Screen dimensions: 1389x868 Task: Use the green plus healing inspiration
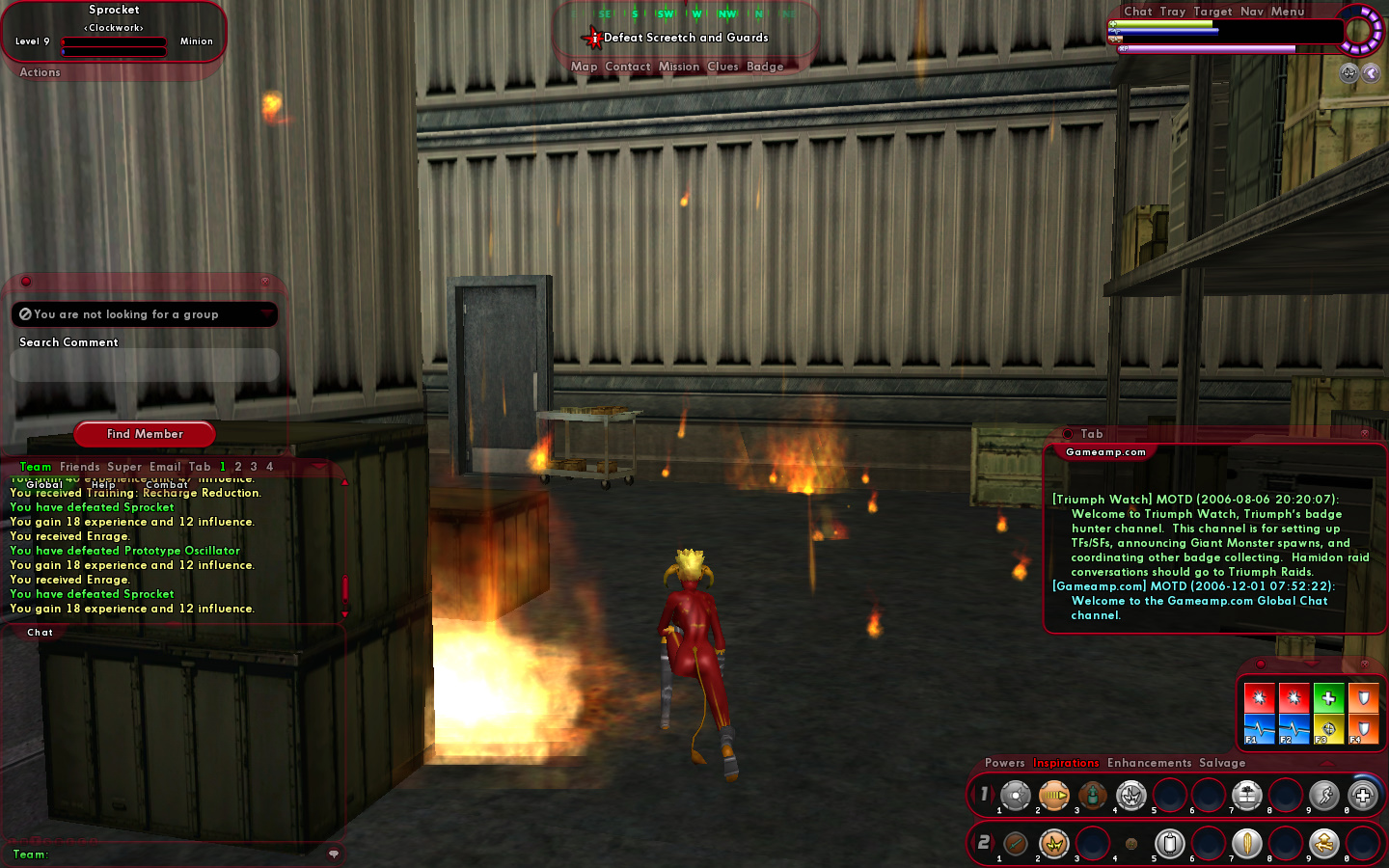click(x=1328, y=697)
